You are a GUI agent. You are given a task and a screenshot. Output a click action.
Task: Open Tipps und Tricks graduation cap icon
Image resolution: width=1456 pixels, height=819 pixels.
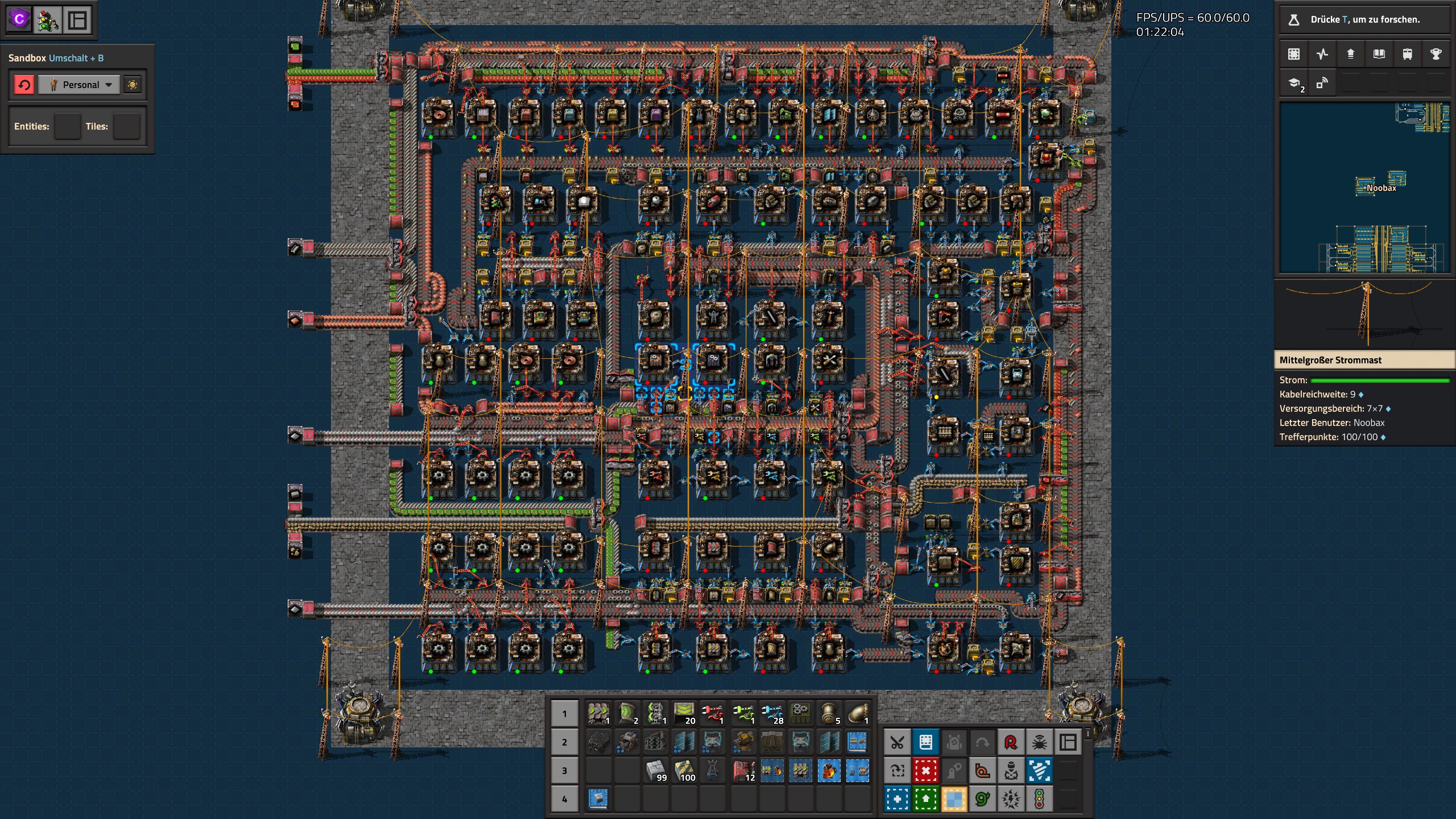click(1294, 83)
